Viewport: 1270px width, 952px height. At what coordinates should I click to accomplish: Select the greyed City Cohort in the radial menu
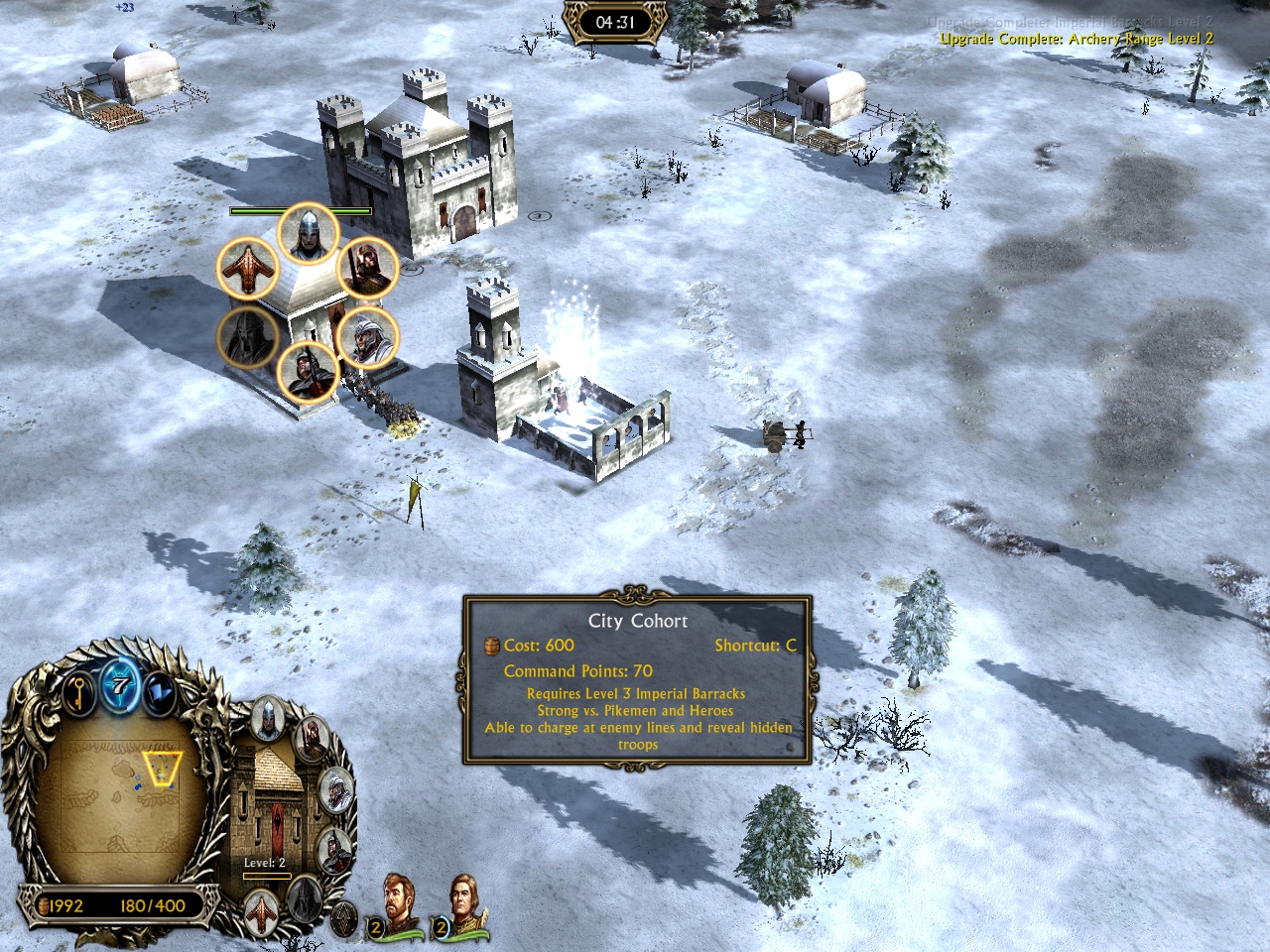[247, 337]
